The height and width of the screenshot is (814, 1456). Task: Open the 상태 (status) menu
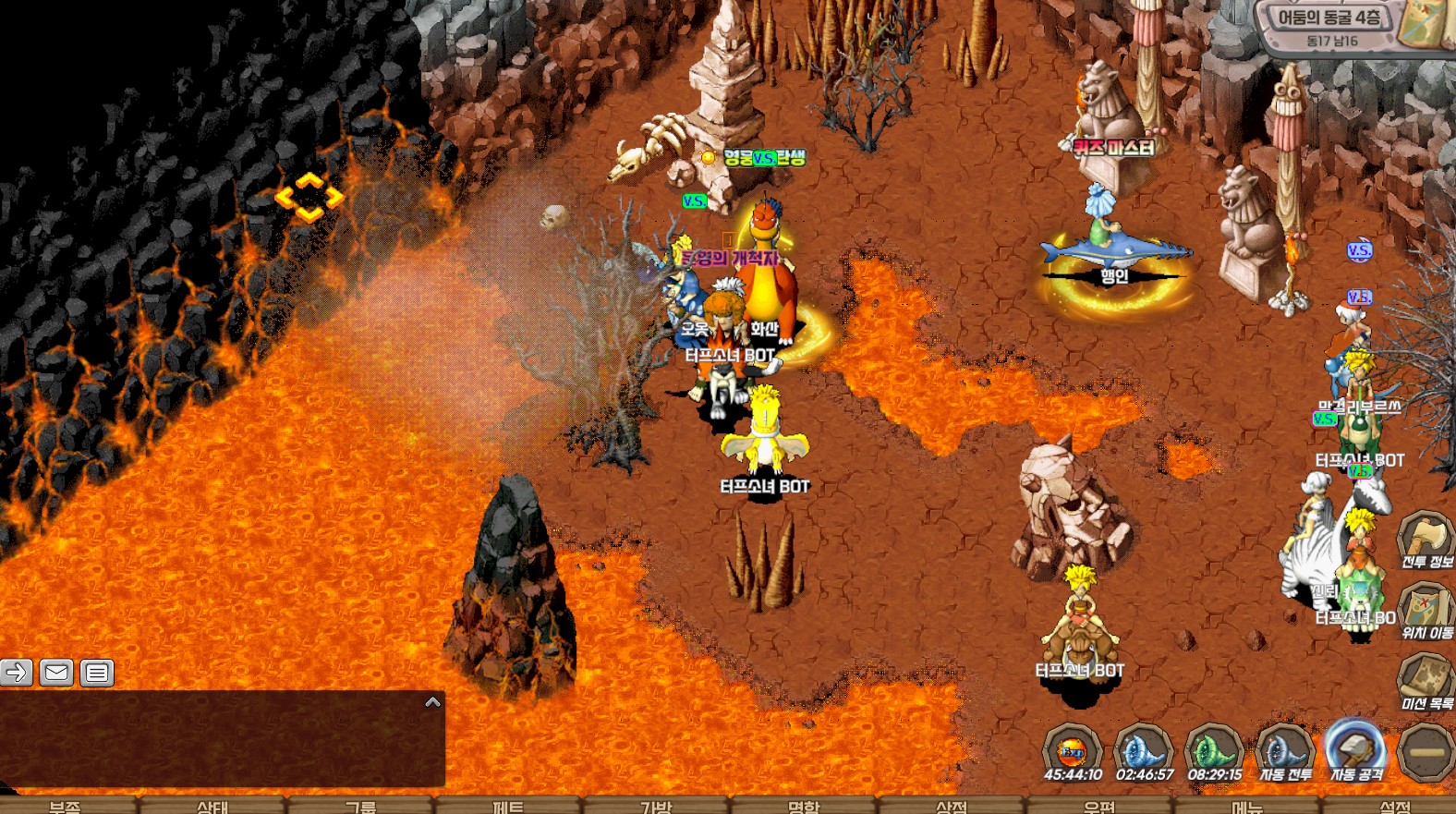[212, 807]
